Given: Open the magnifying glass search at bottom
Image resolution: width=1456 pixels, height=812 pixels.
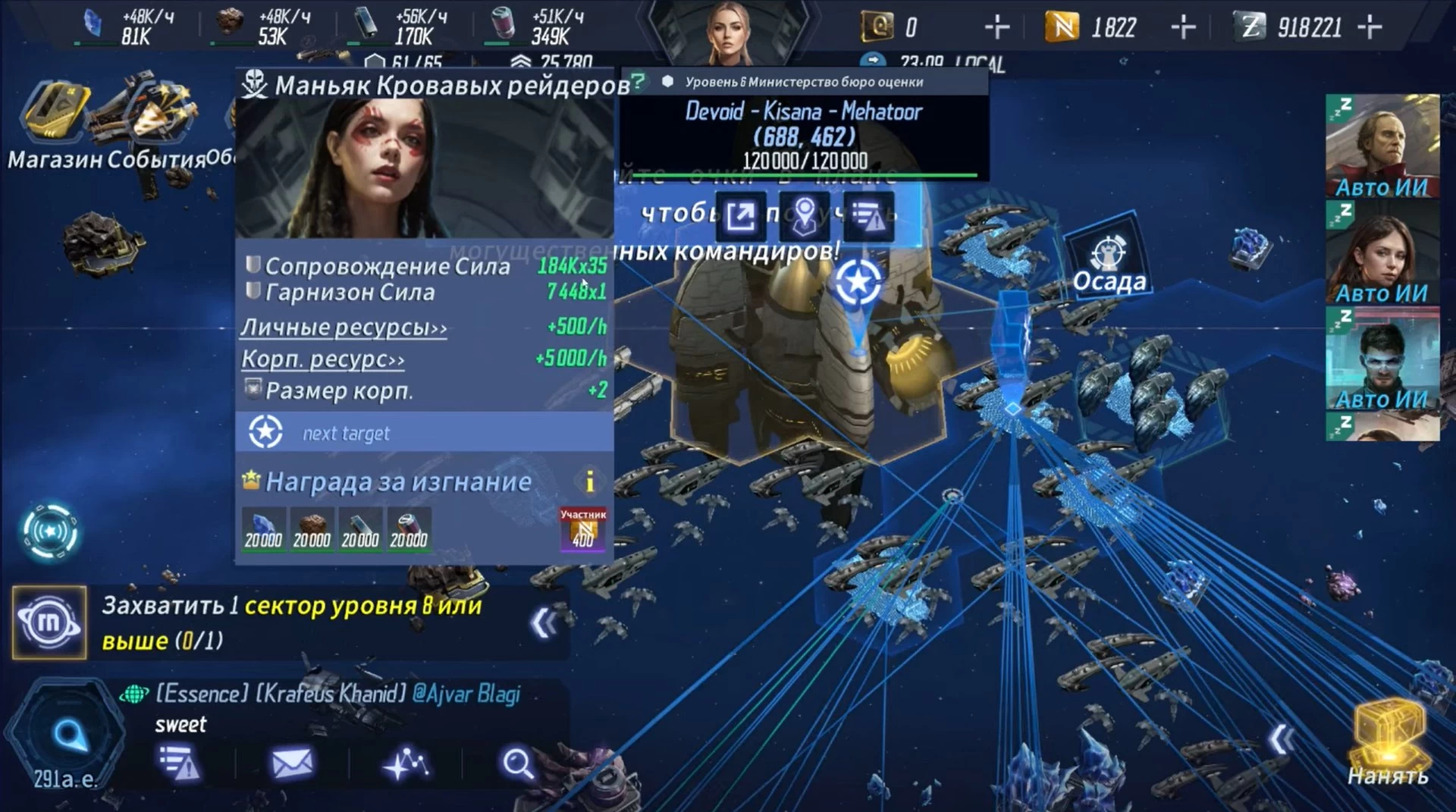Looking at the screenshot, I should [518, 763].
